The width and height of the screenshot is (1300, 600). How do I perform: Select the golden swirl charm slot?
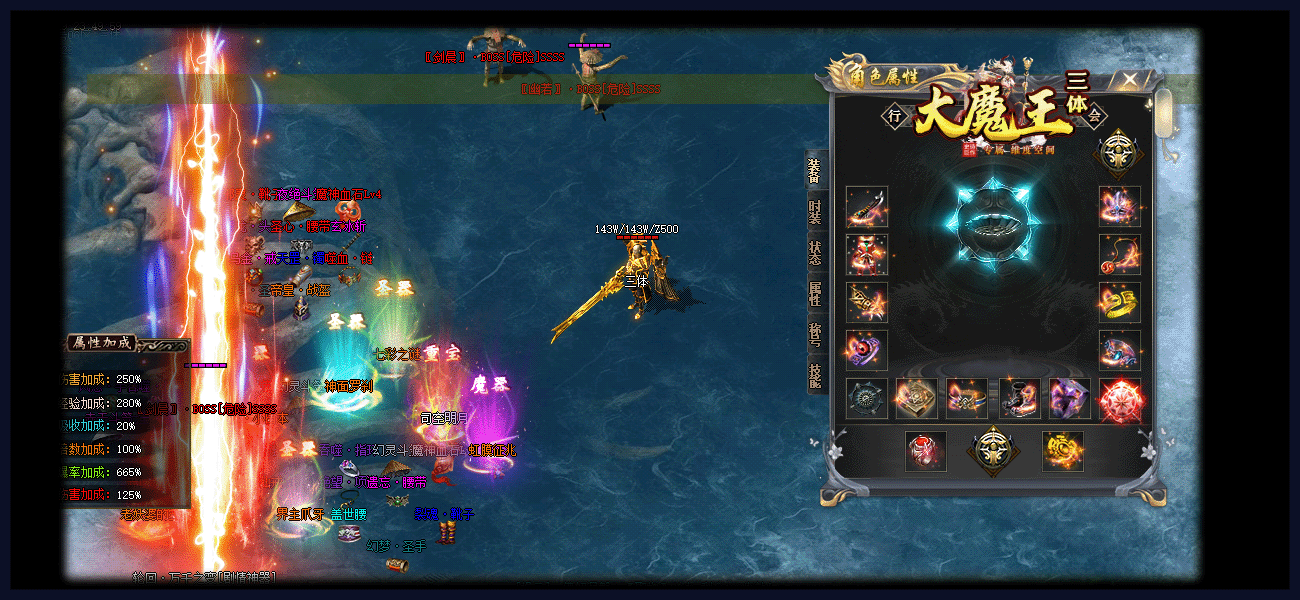coord(1062,451)
